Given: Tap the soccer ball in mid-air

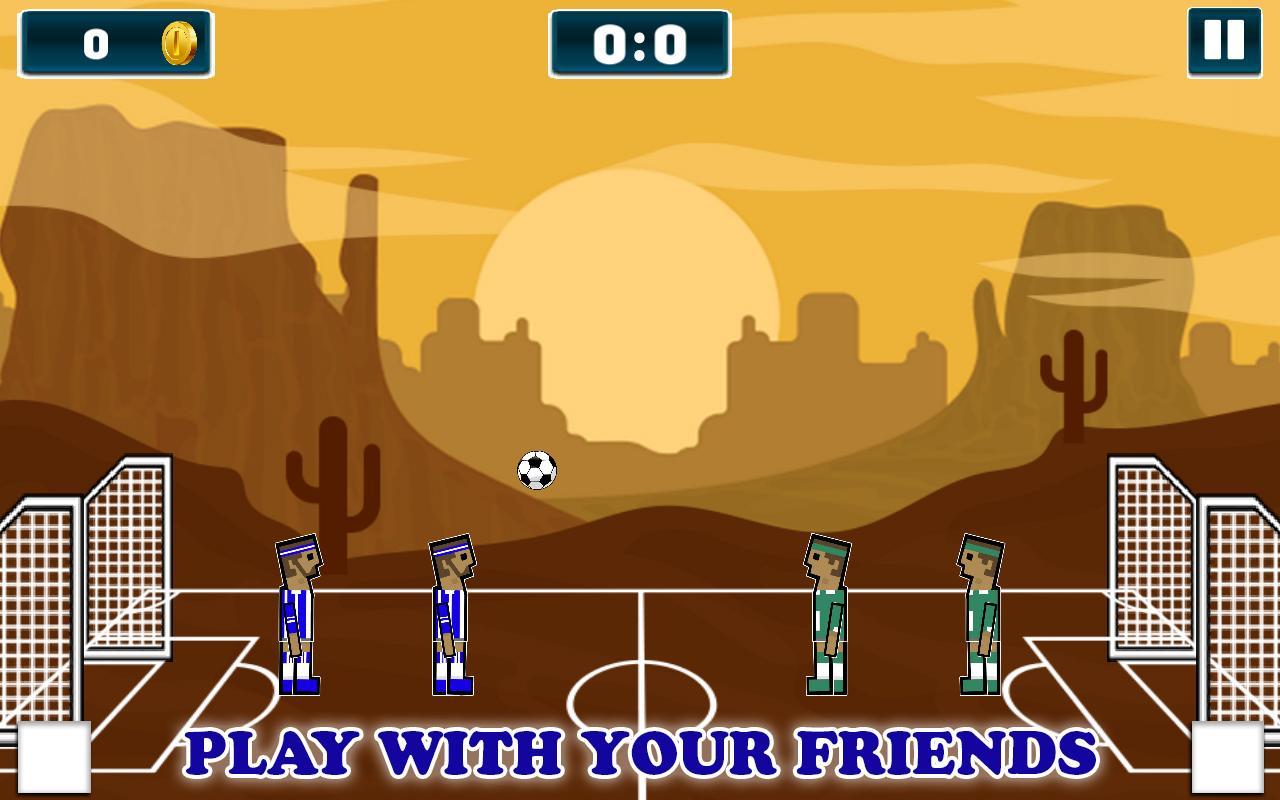Looking at the screenshot, I should pyautogui.click(x=537, y=469).
